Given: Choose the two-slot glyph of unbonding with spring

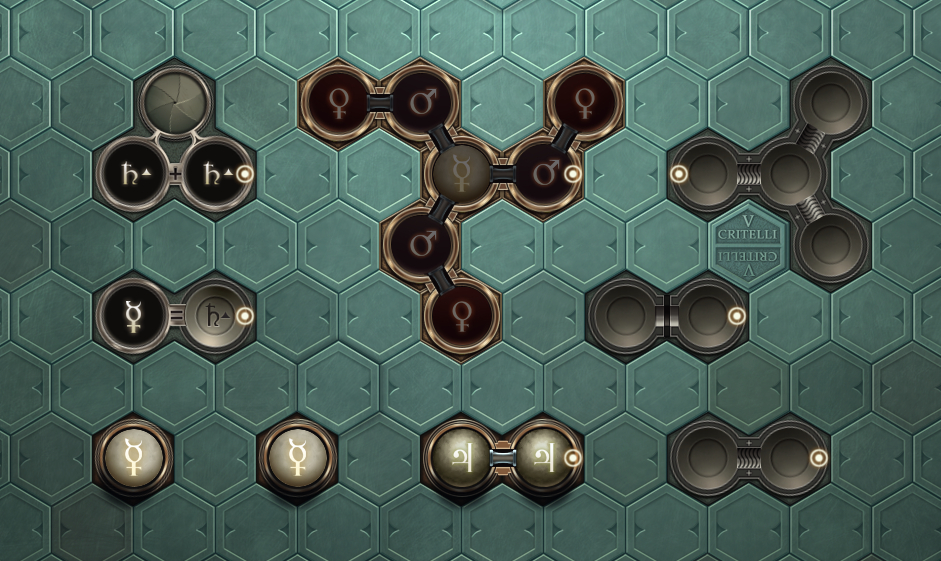Looking at the screenshot, I should 748,458.
